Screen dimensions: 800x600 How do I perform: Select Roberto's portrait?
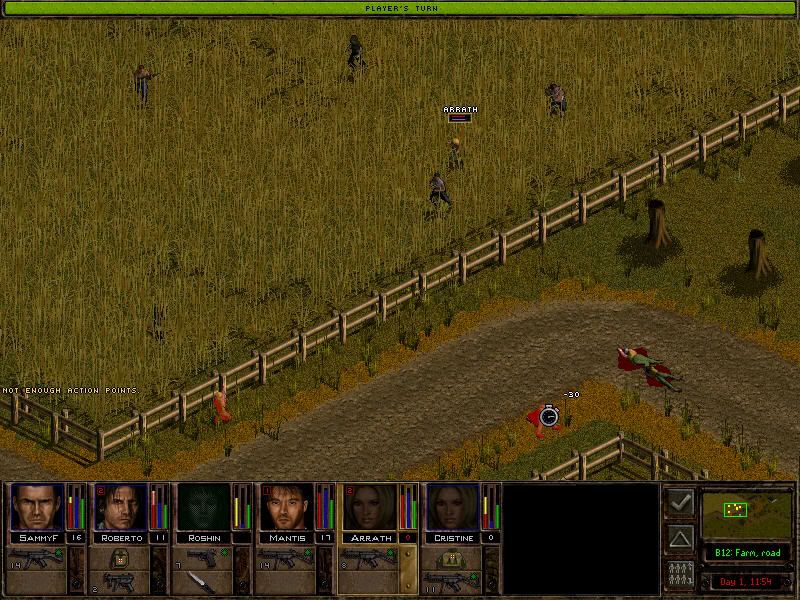point(121,507)
